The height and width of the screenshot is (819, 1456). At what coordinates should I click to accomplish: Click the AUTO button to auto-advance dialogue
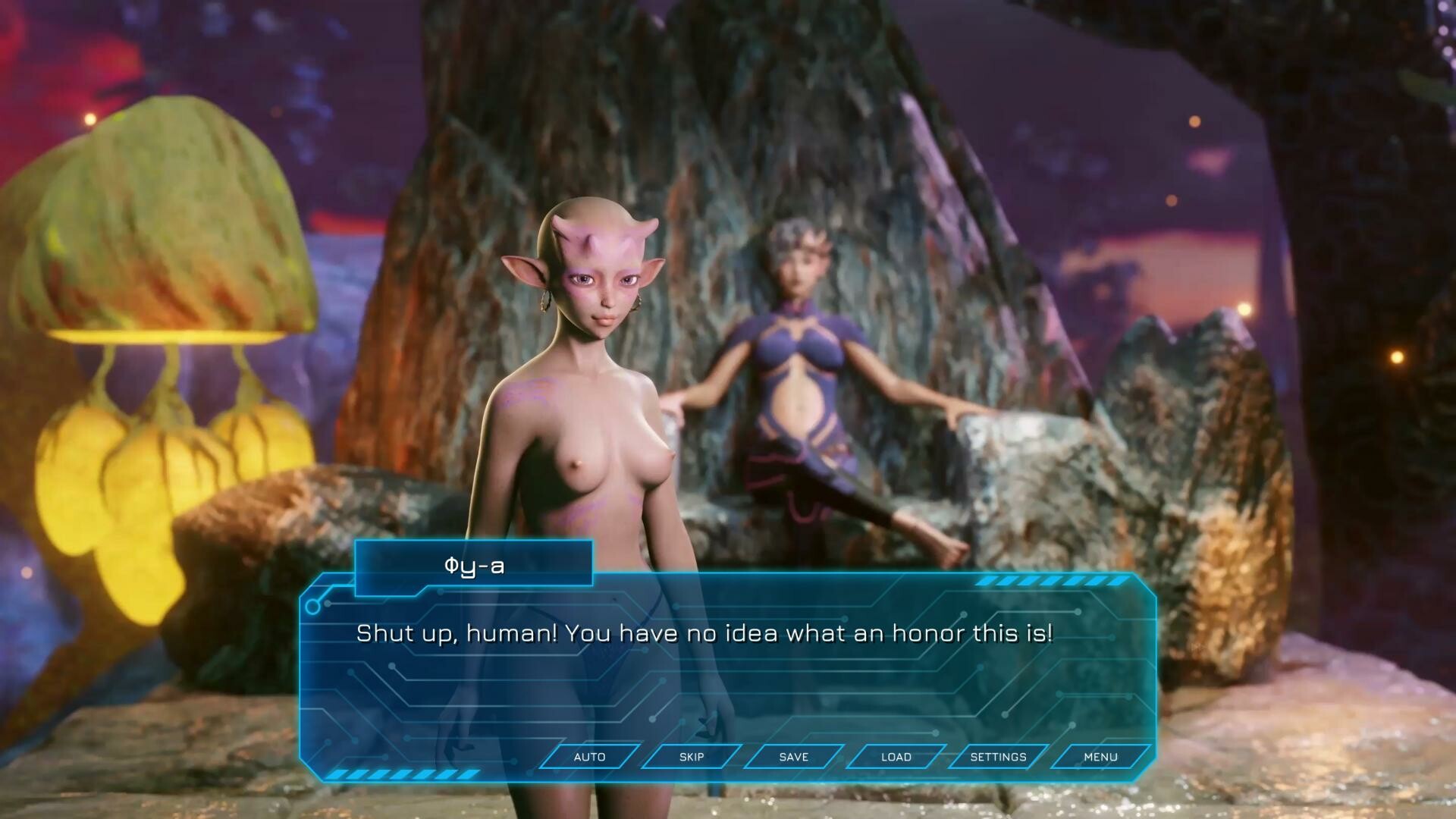(589, 757)
